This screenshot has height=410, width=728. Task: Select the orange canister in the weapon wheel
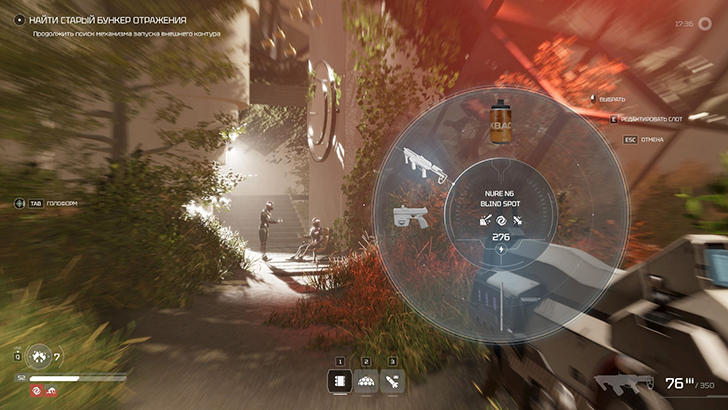pyautogui.click(x=502, y=118)
